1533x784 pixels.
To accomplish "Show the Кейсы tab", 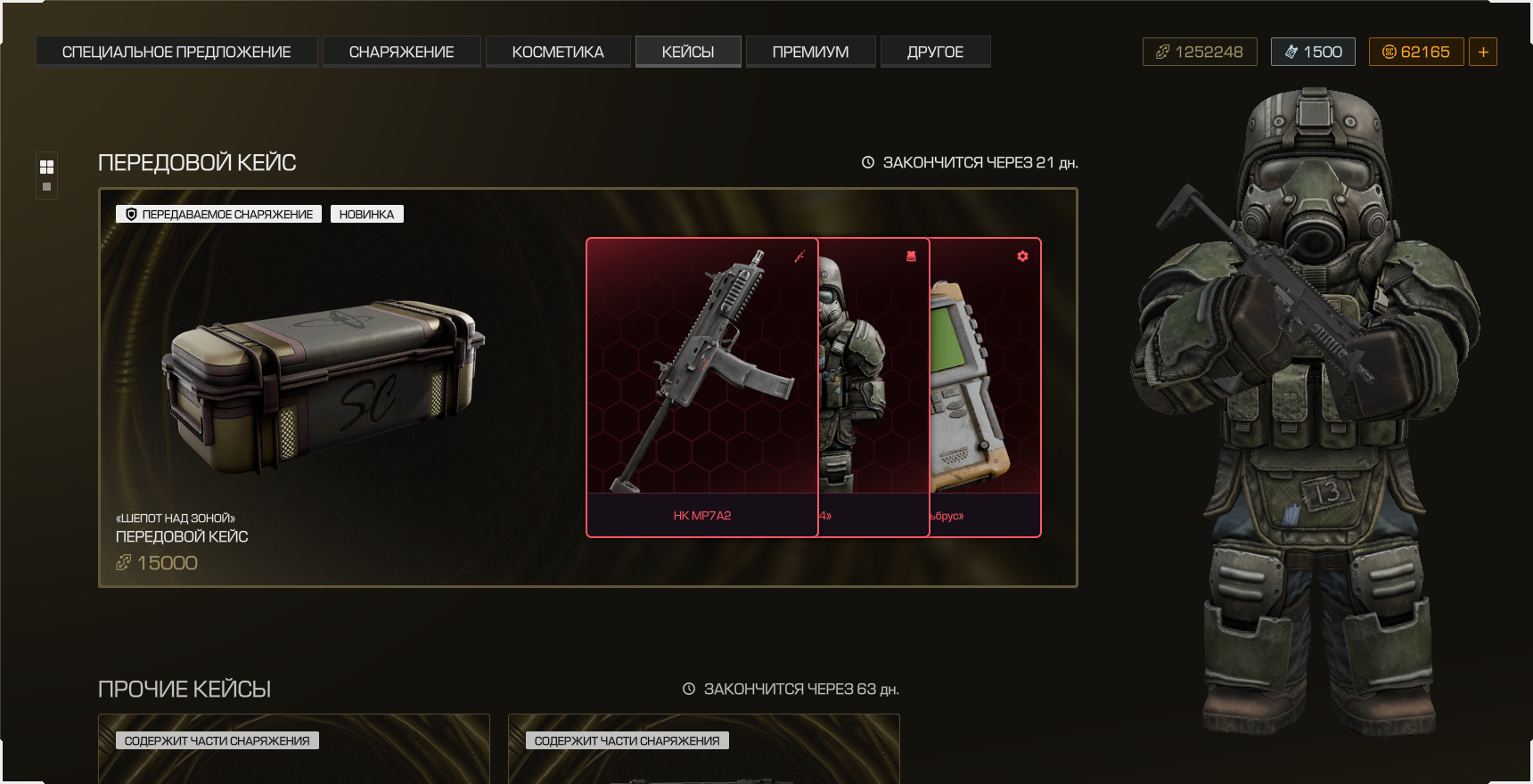I will click(688, 52).
